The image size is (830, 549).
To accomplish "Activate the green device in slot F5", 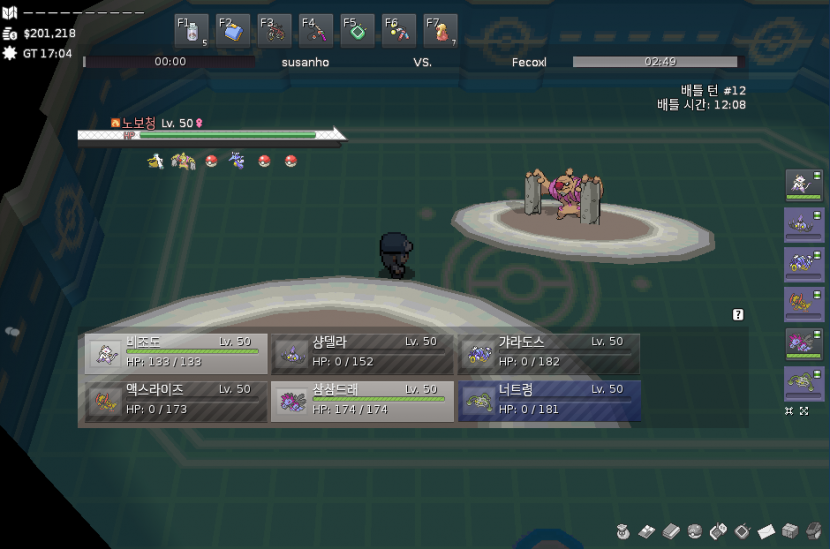I will [x=358, y=31].
